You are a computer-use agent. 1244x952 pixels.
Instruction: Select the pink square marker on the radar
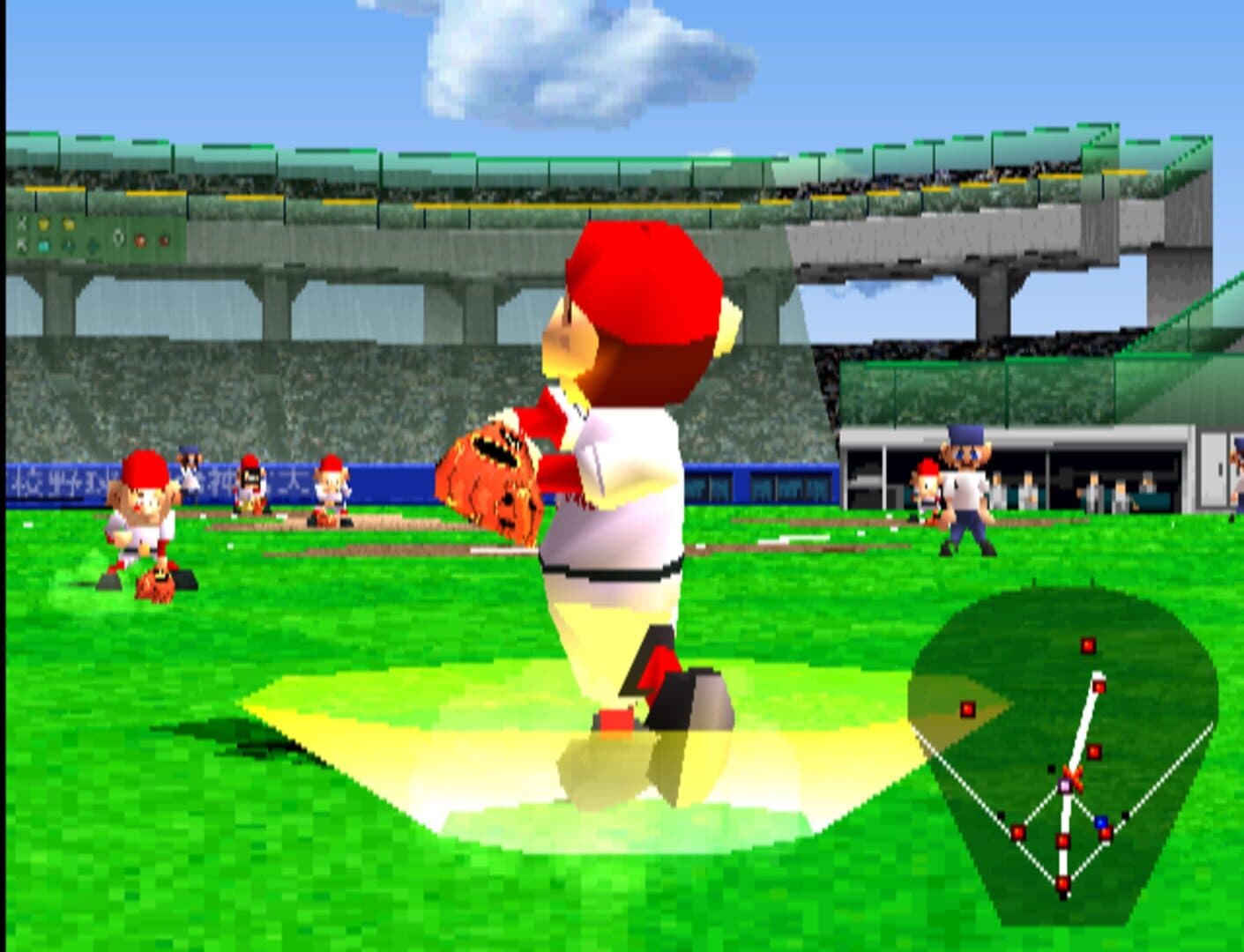(x=1065, y=785)
